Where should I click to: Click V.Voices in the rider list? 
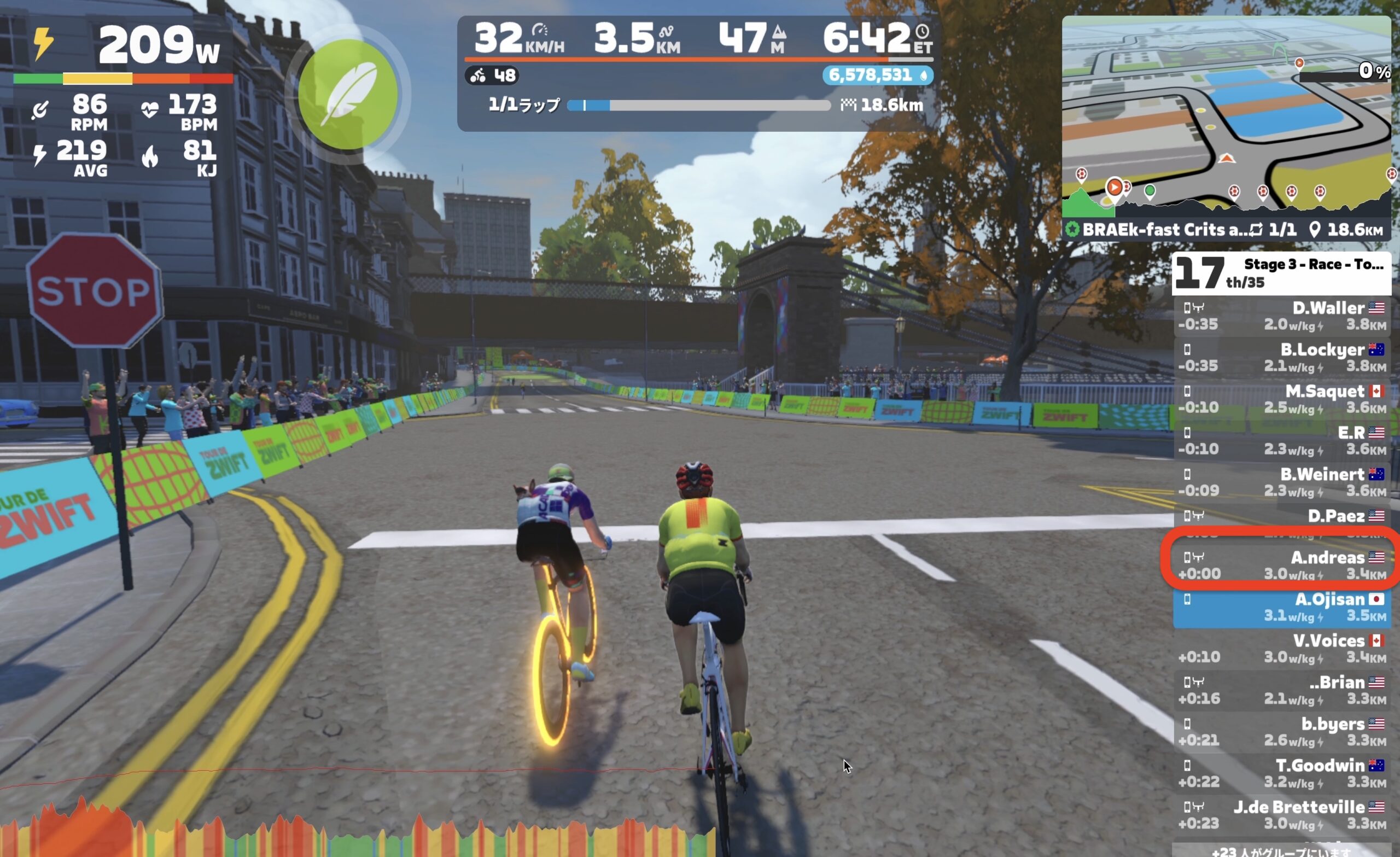click(x=1282, y=649)
